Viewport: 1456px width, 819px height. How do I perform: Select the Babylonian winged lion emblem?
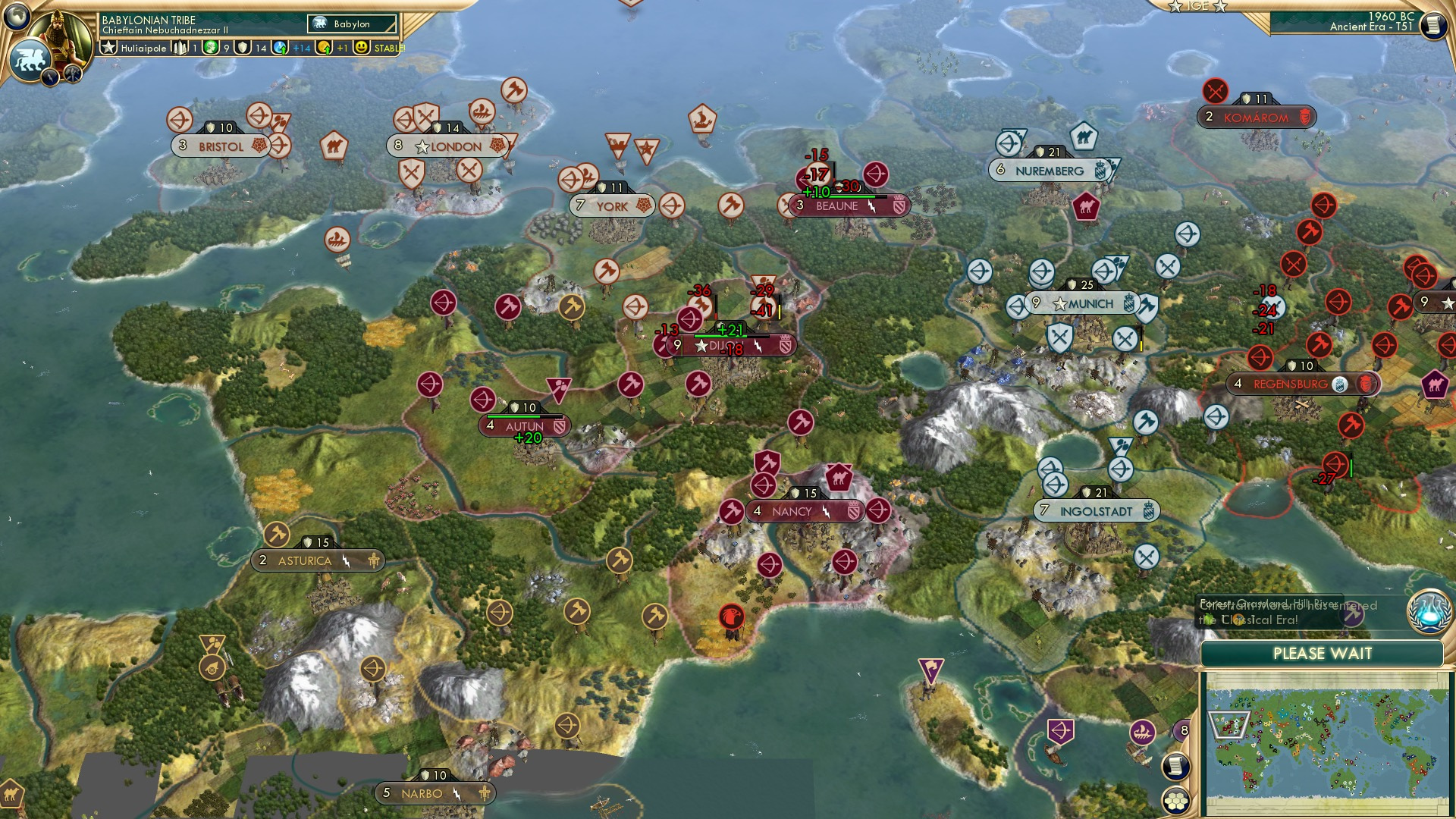30,58
